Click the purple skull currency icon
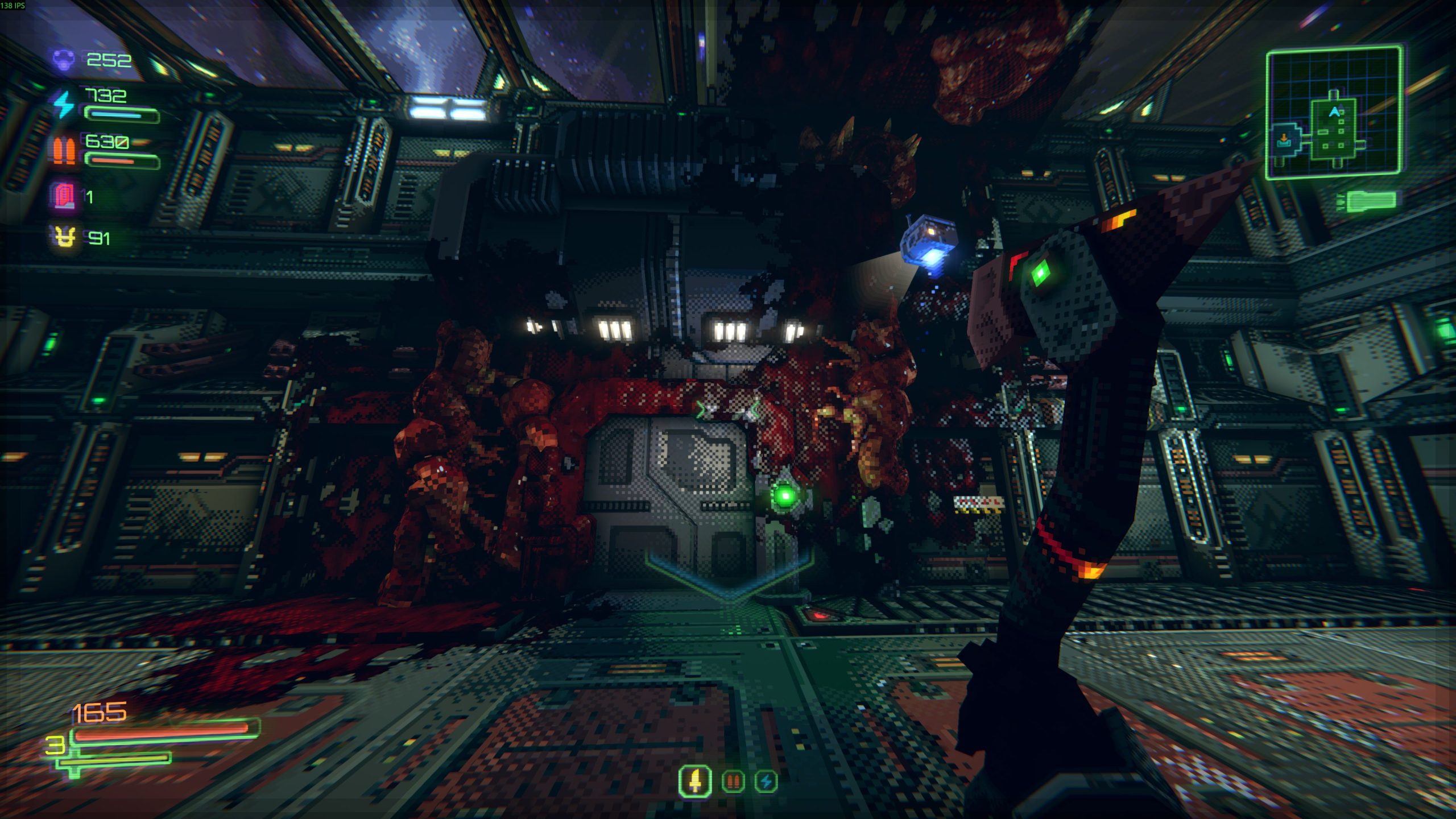 (x=64, y=59)
